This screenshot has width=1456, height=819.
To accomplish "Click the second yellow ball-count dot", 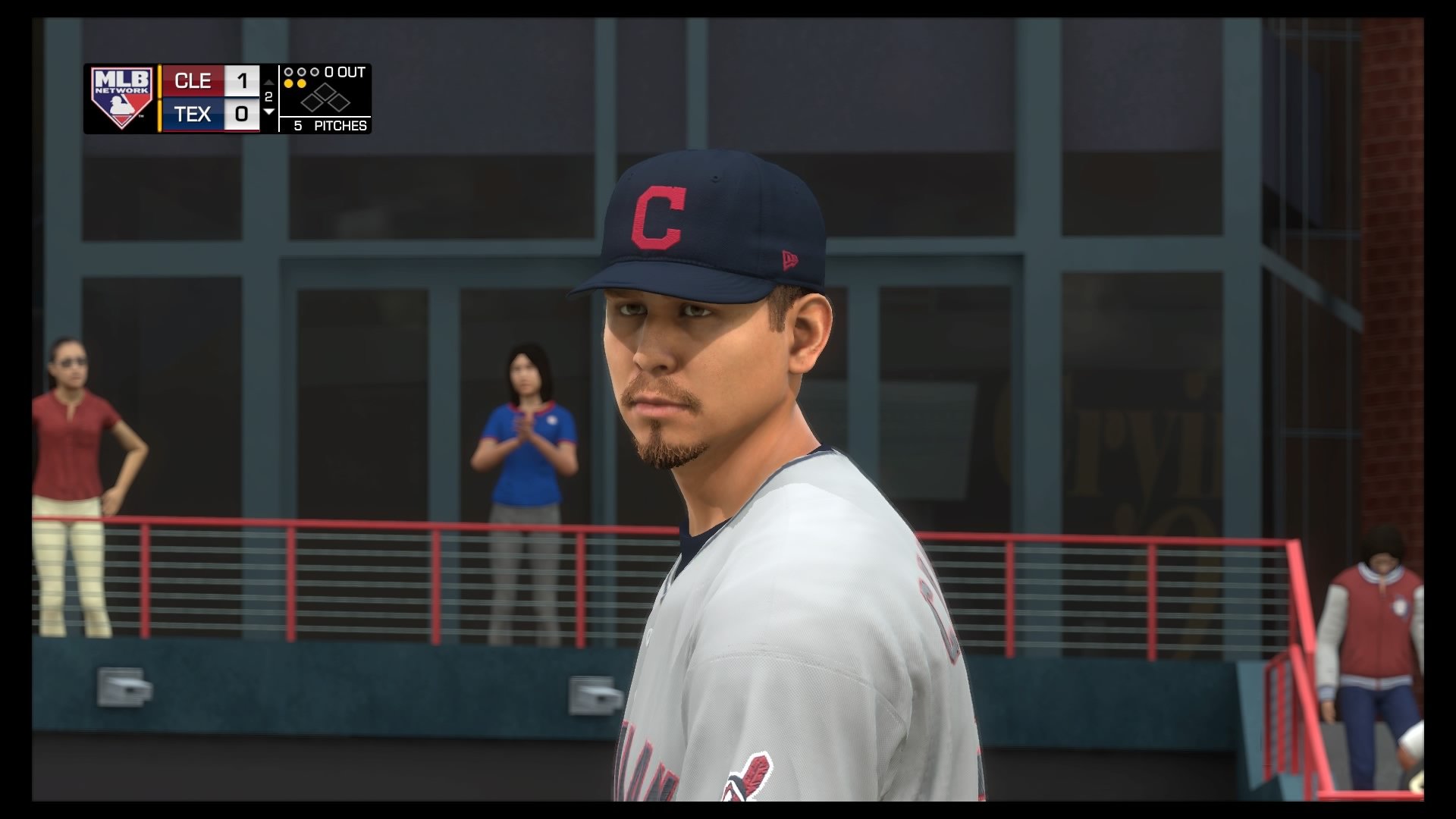I will pos(302,83).
